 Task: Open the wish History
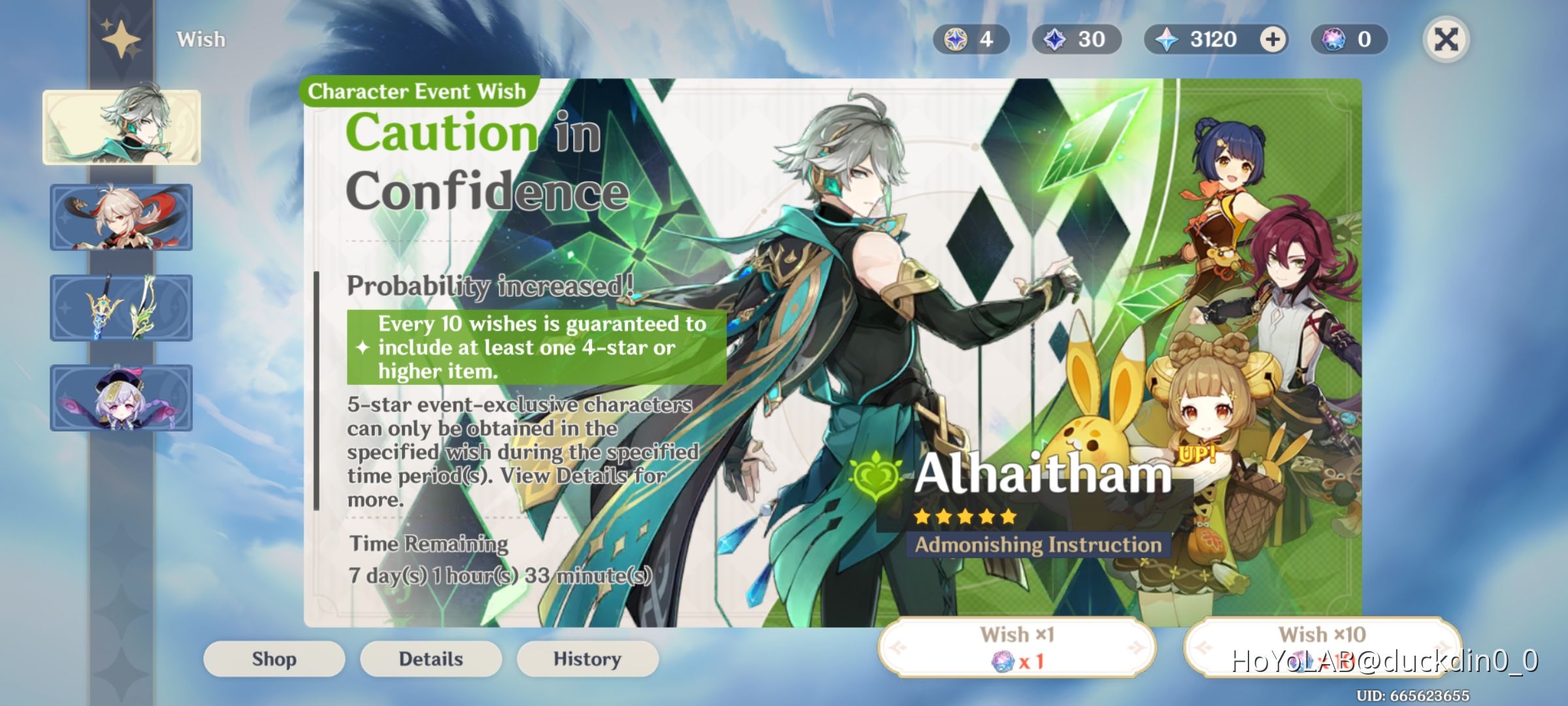pos(587,659)
